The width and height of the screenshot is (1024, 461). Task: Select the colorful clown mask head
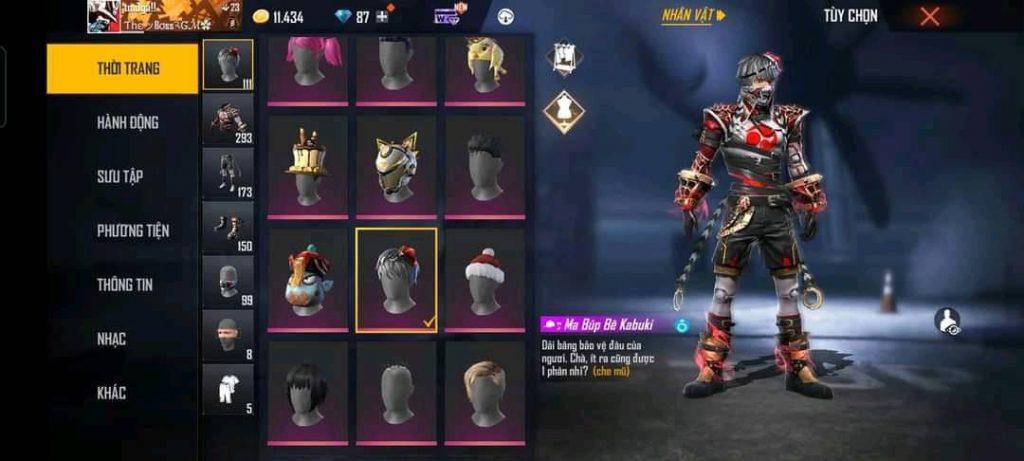307,280
